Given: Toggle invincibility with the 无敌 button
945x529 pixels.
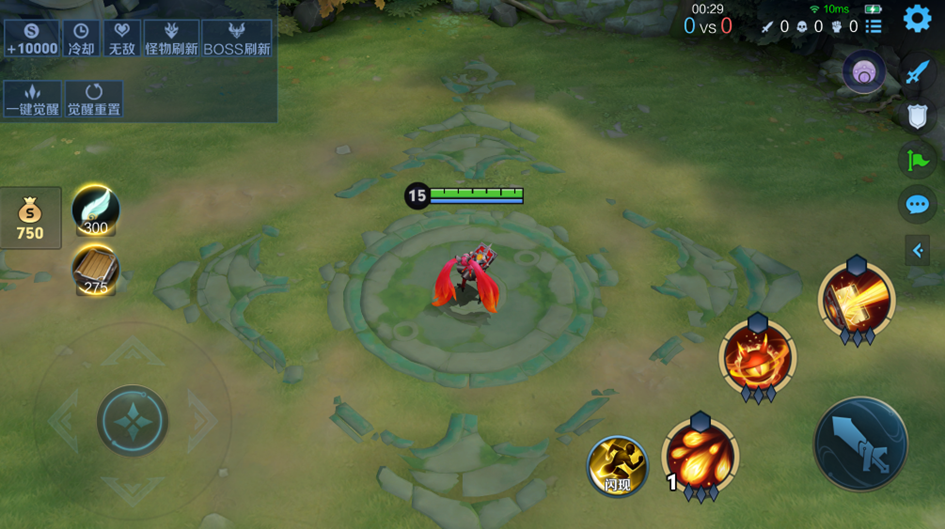Looking at the screenshot, I should 122,39.
